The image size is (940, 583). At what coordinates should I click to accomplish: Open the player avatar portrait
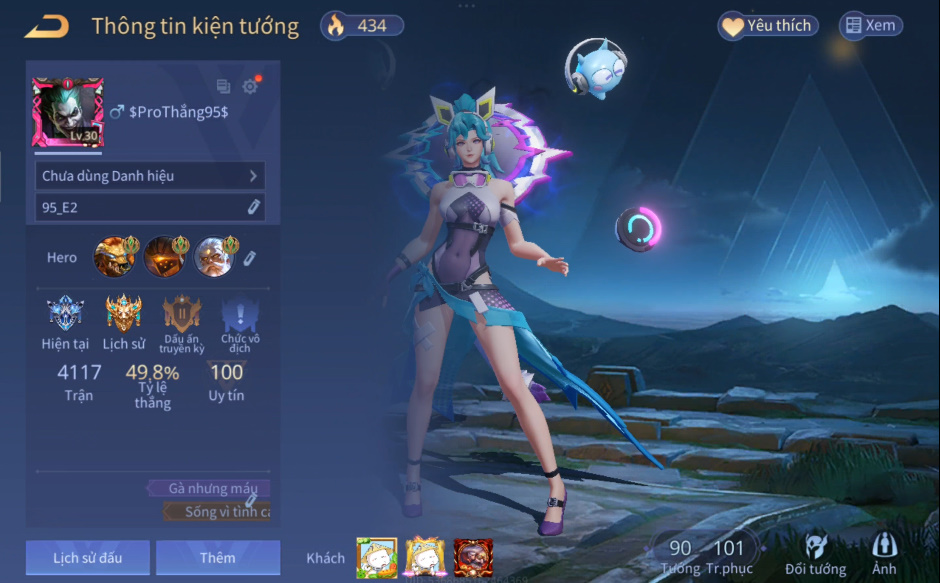click(67, 113)
